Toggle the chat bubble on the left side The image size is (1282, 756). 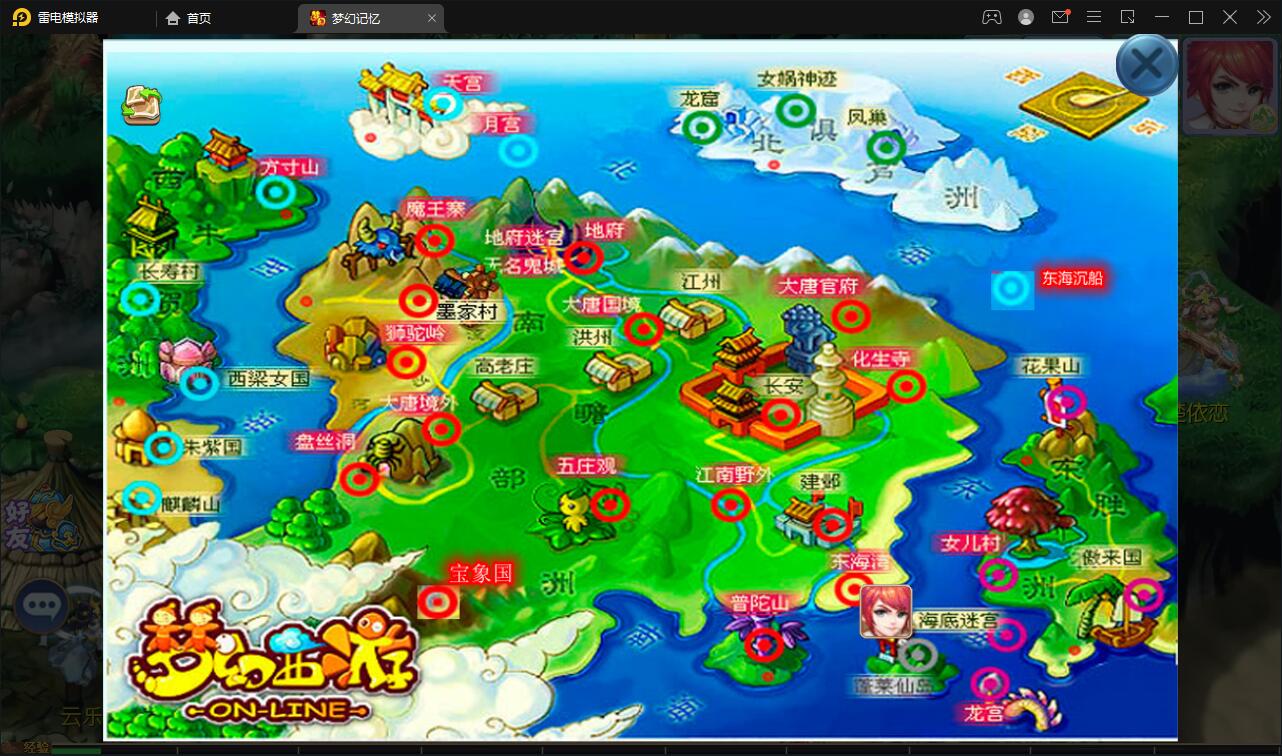tap(42, 604)
